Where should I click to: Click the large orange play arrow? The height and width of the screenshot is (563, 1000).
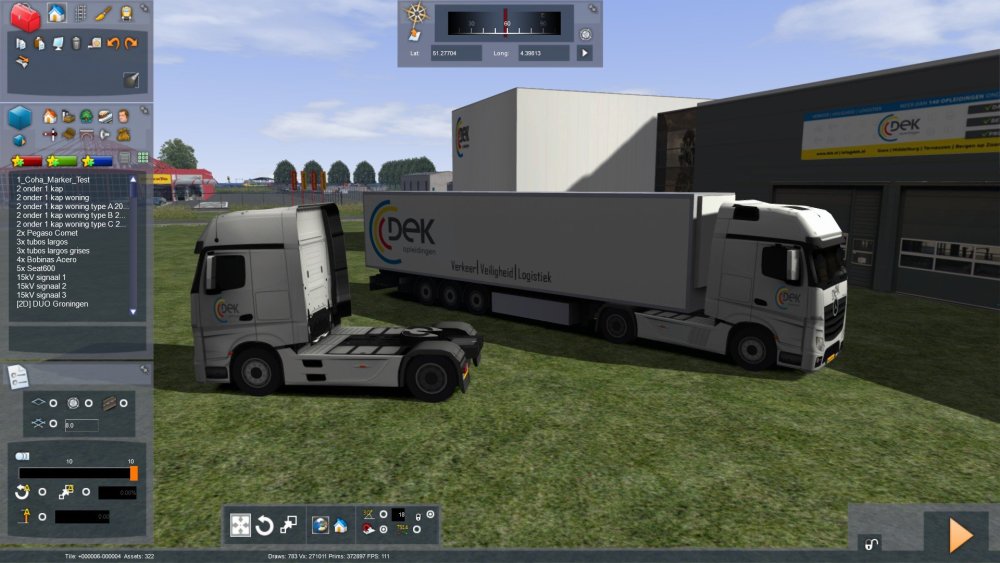[959, 535]
